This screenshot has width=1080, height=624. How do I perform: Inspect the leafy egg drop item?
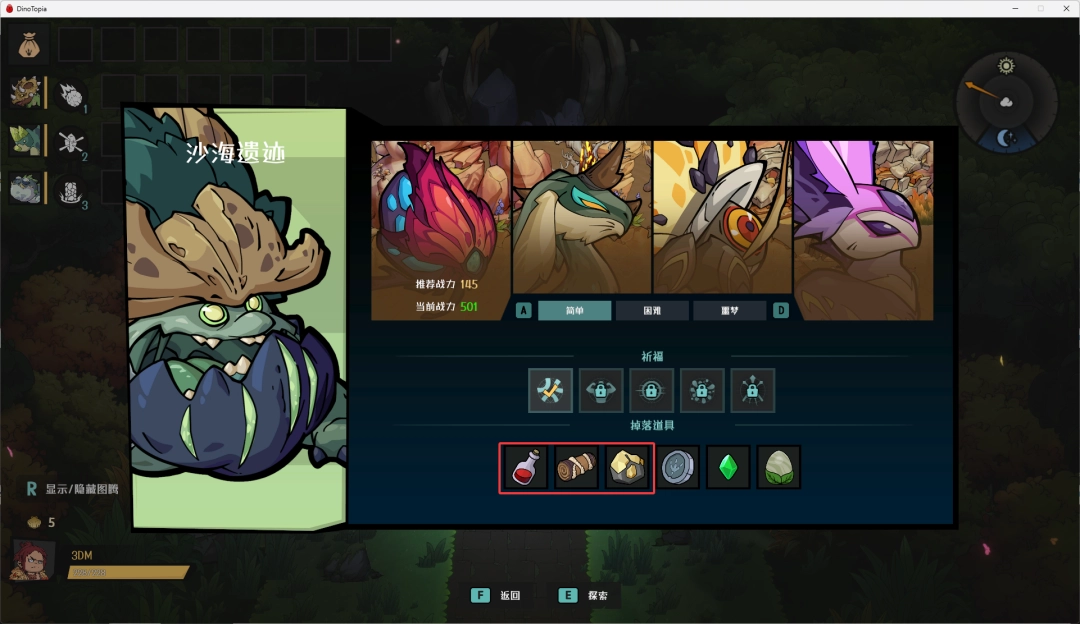tap(778, 467)
